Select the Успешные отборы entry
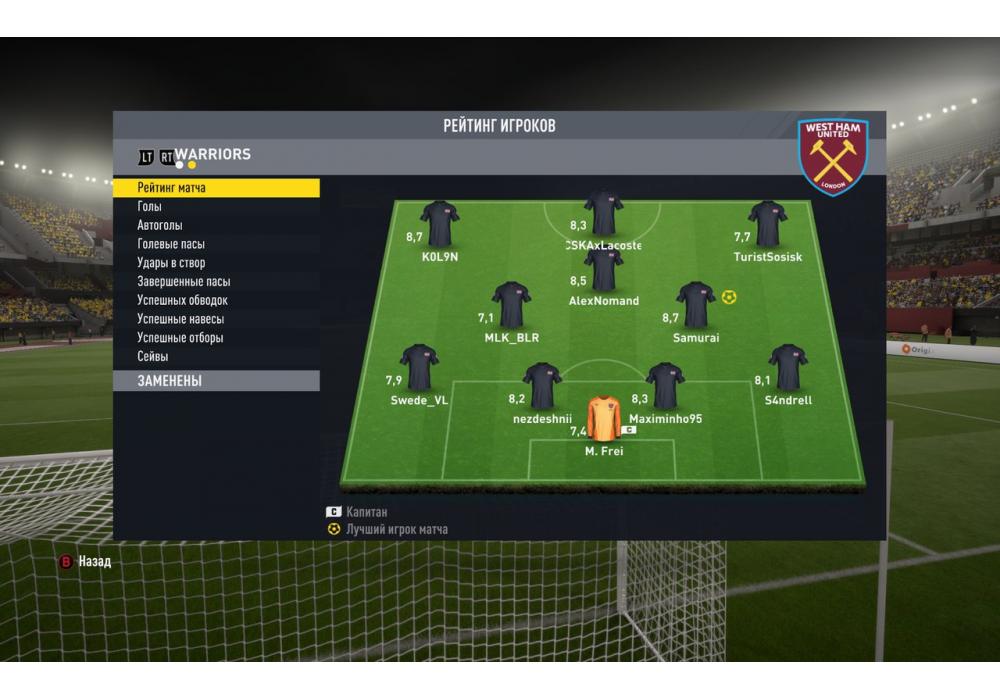This screenshot has width=1000, height=700. pyautogui.click(x=180, y=338)
